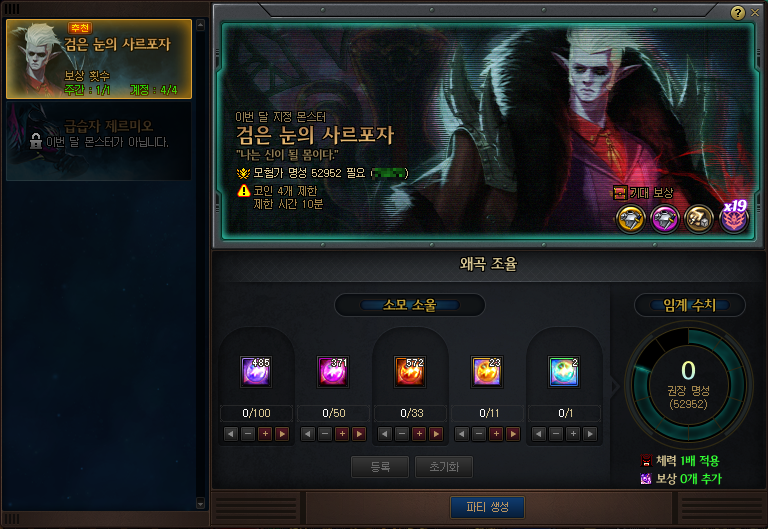This screenshot has height=529, width=768.
Task: Inspect the gold-ringed armor reward icon
Action: point(629,218)
